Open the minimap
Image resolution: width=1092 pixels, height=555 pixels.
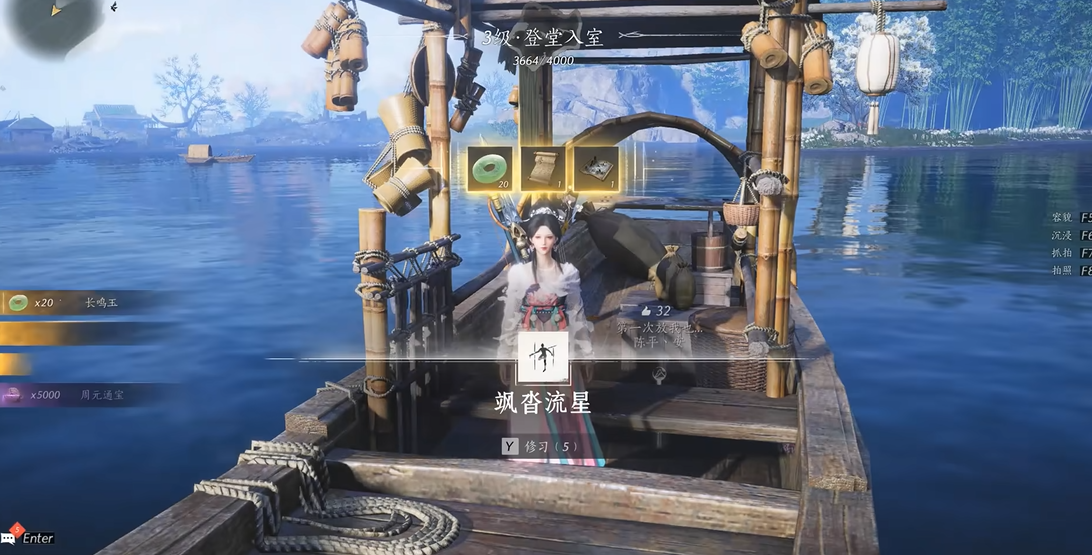click(57, 25)
